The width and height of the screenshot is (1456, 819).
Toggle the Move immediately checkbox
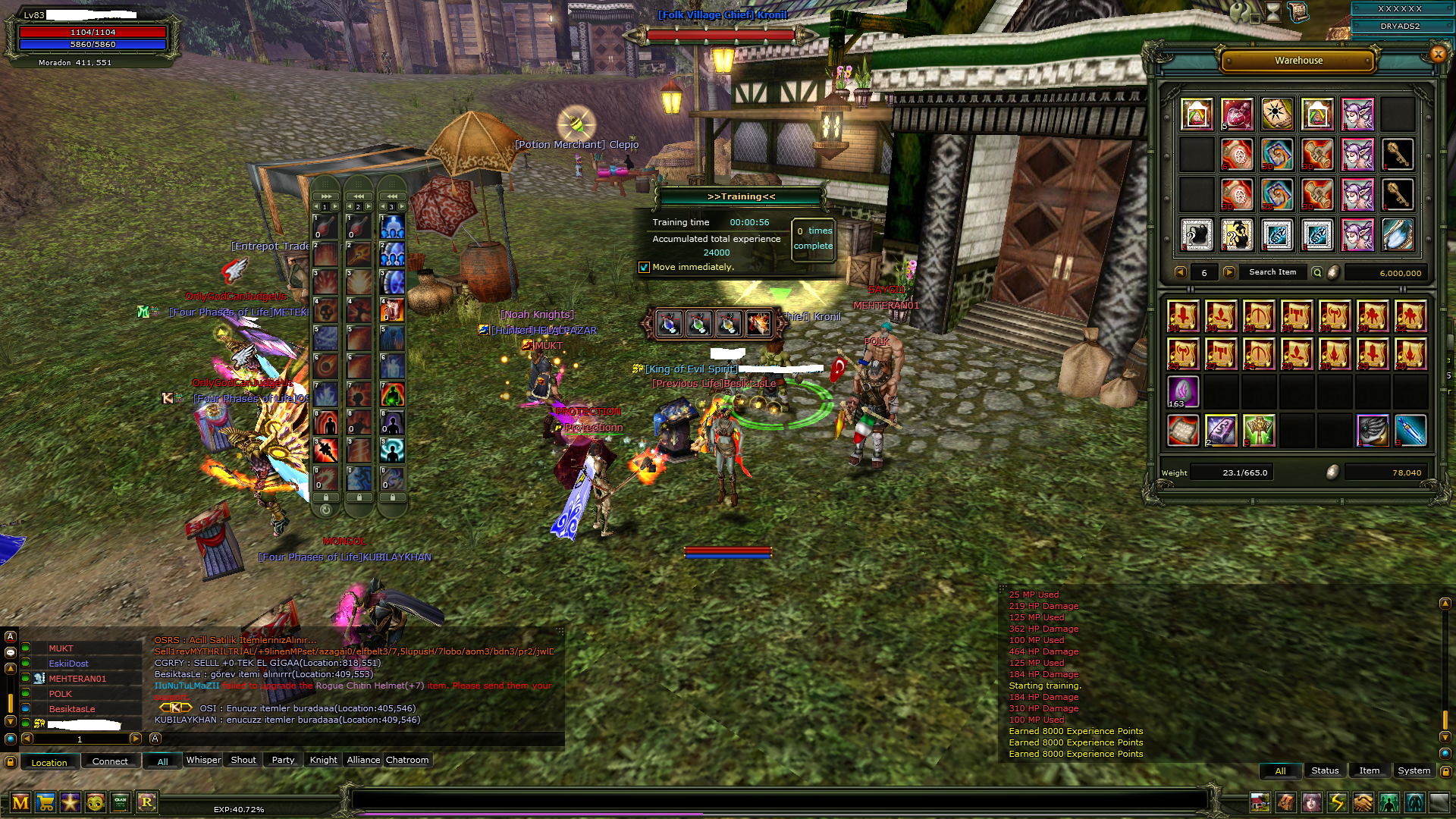click(x=645, y=267)
